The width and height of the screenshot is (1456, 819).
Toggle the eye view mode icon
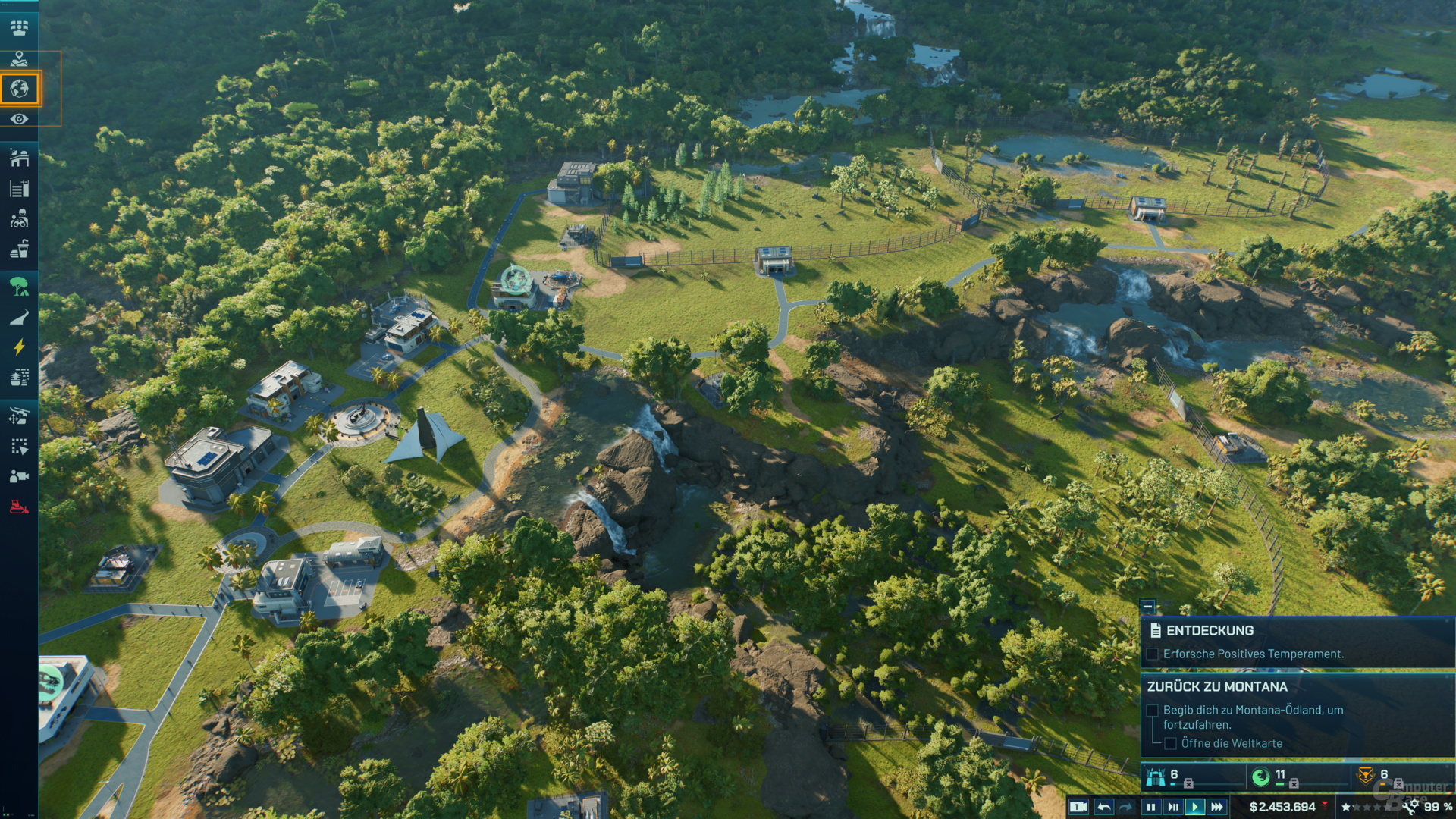click(20, 119)
